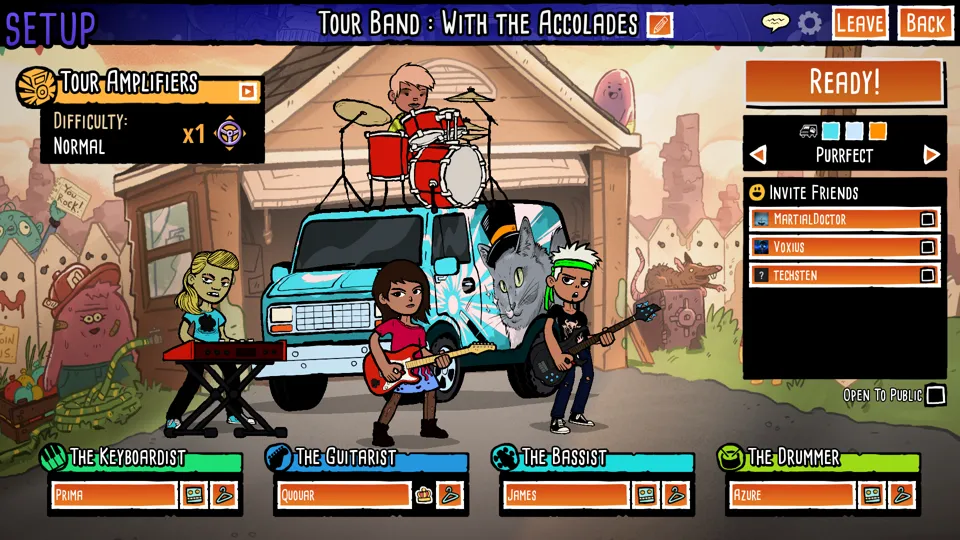
Task: Tick the invite checkbox for techsten
Action: [x=927, y=275]
